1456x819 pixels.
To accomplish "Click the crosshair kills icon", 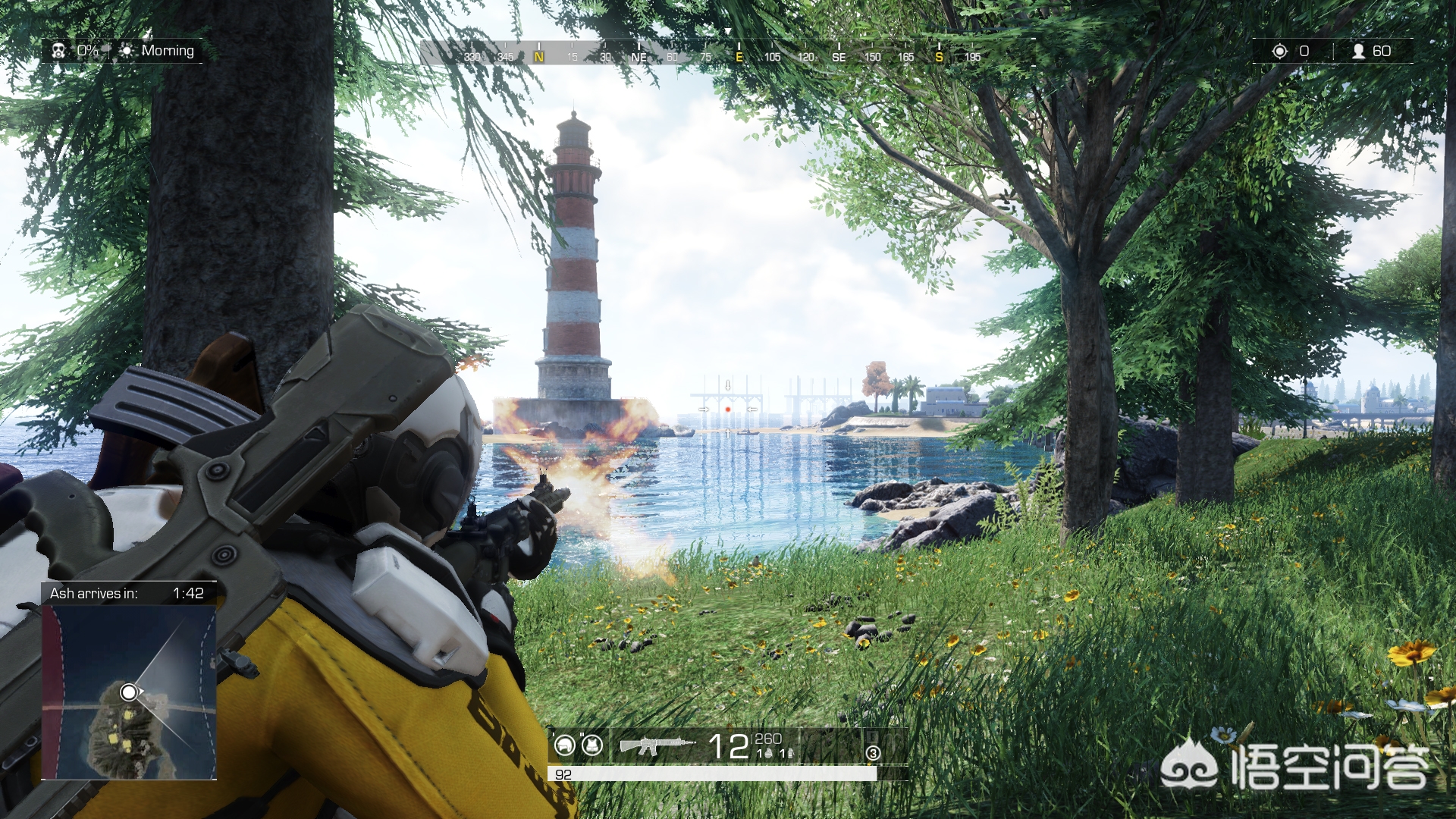I will click(1280, 51).
